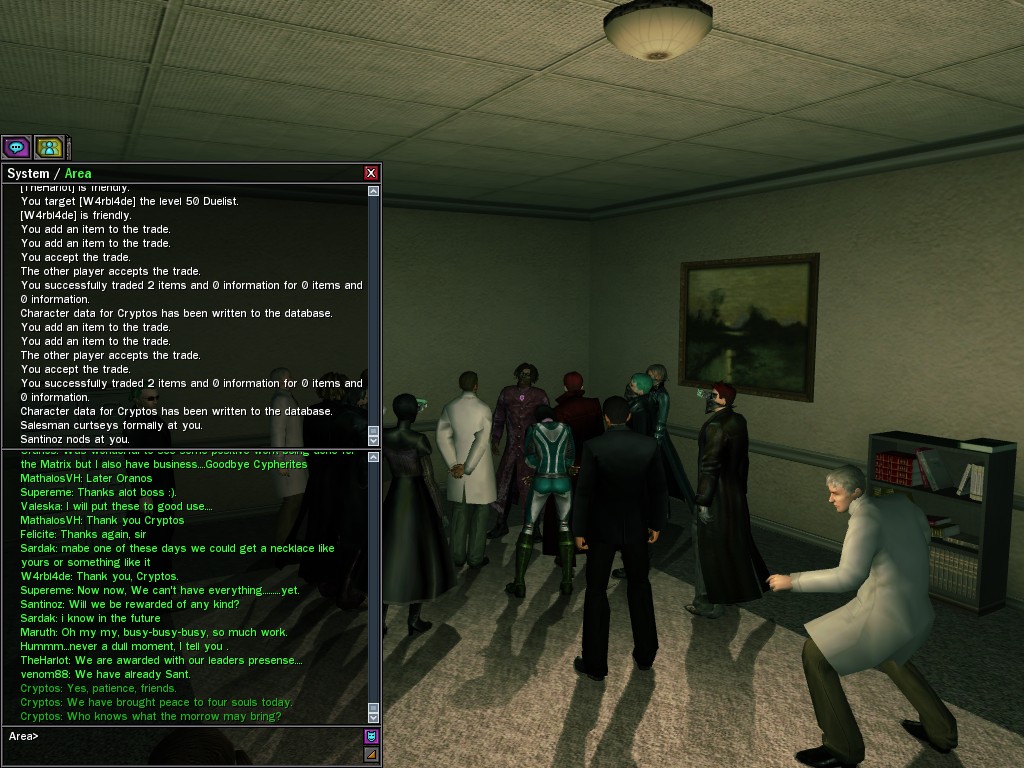1024x768 pixels.
Task: Click the orange triangle resize button
Action: [371, 755]
